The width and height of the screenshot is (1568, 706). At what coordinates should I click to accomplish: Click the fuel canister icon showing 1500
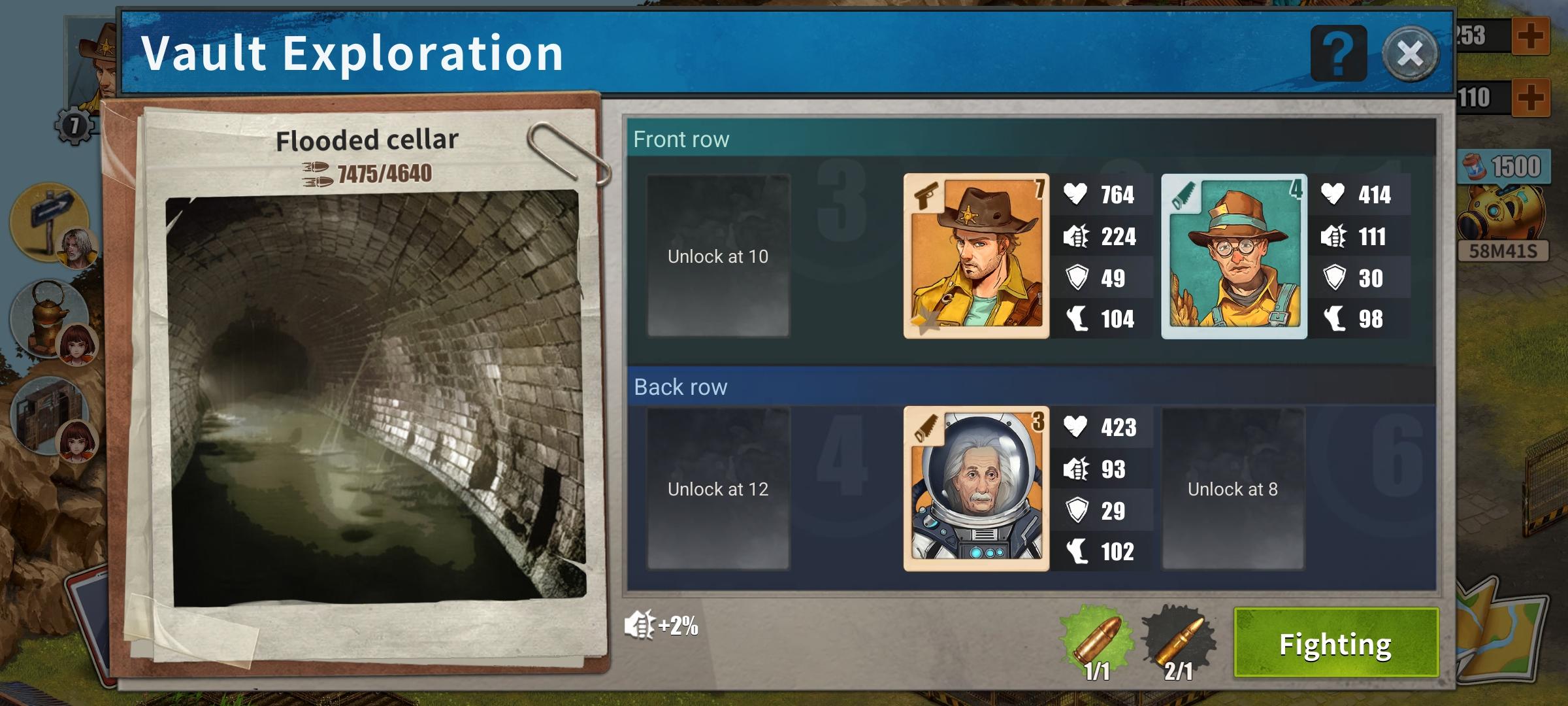(1503, 167)
